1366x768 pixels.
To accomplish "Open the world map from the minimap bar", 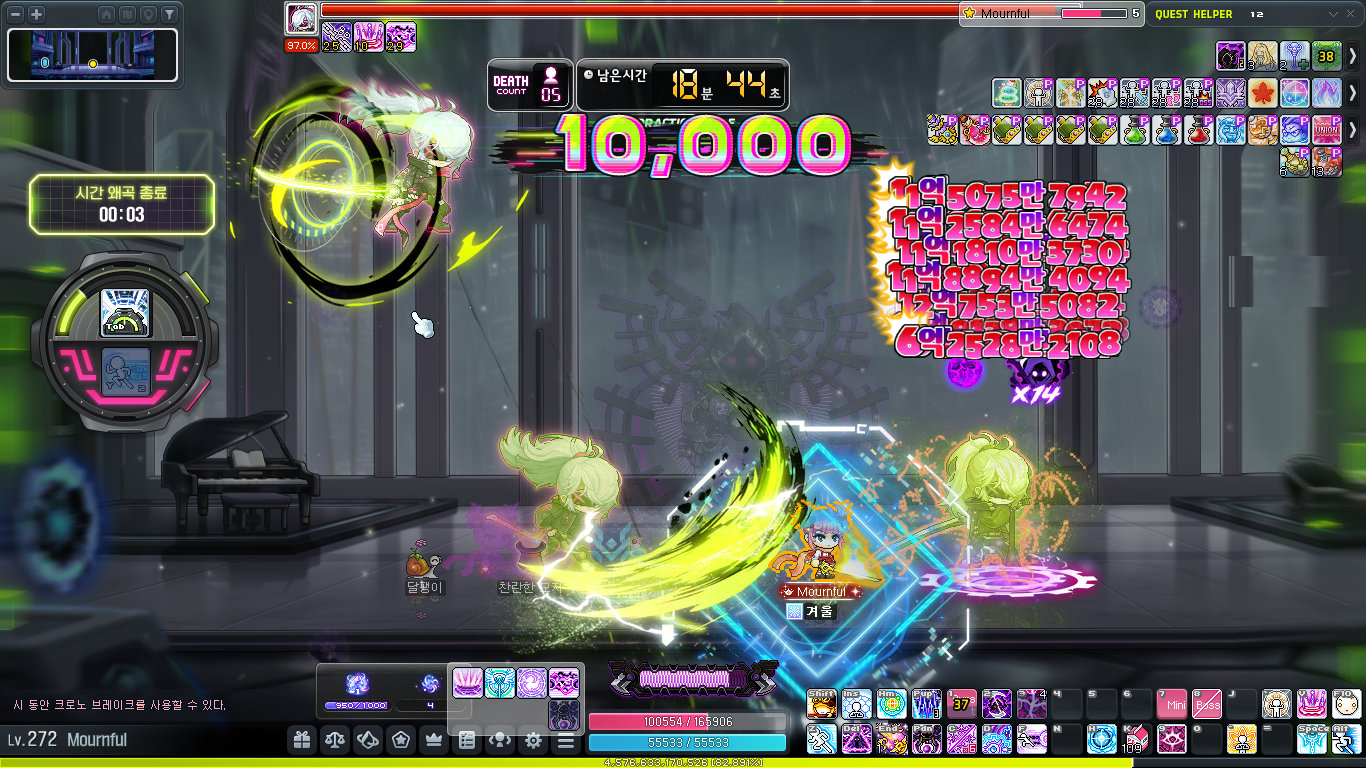I will [127, 14].
